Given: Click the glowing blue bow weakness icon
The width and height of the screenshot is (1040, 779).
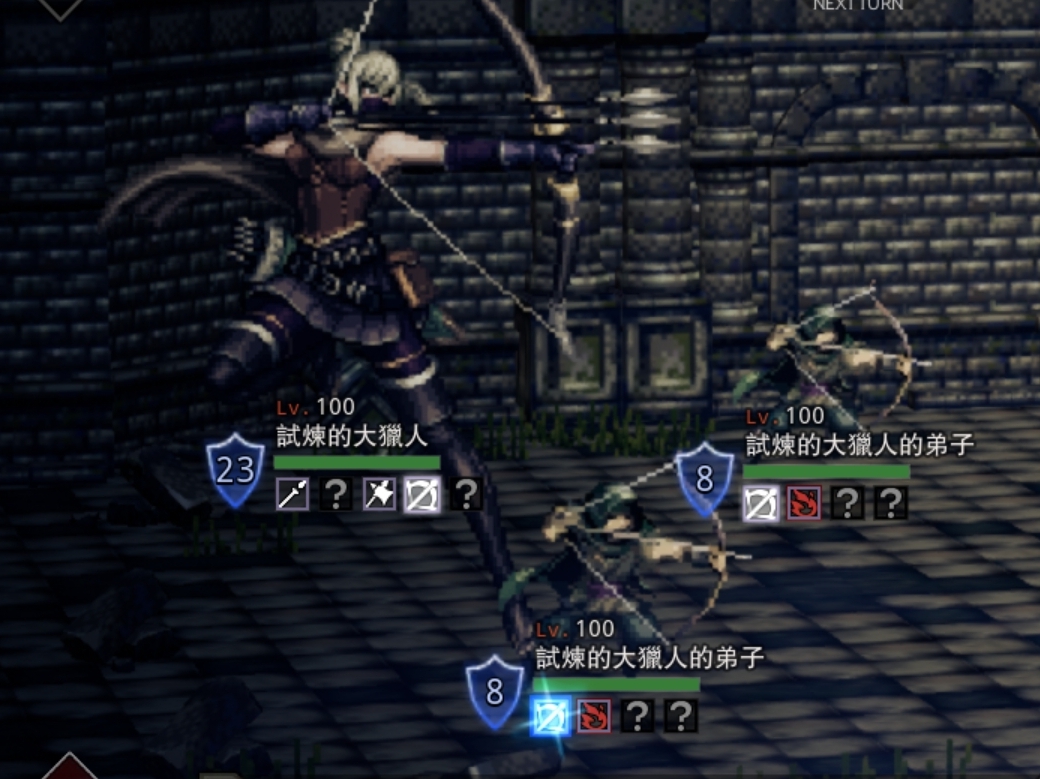Looking at the screenshot, I should tap(550, 716).
